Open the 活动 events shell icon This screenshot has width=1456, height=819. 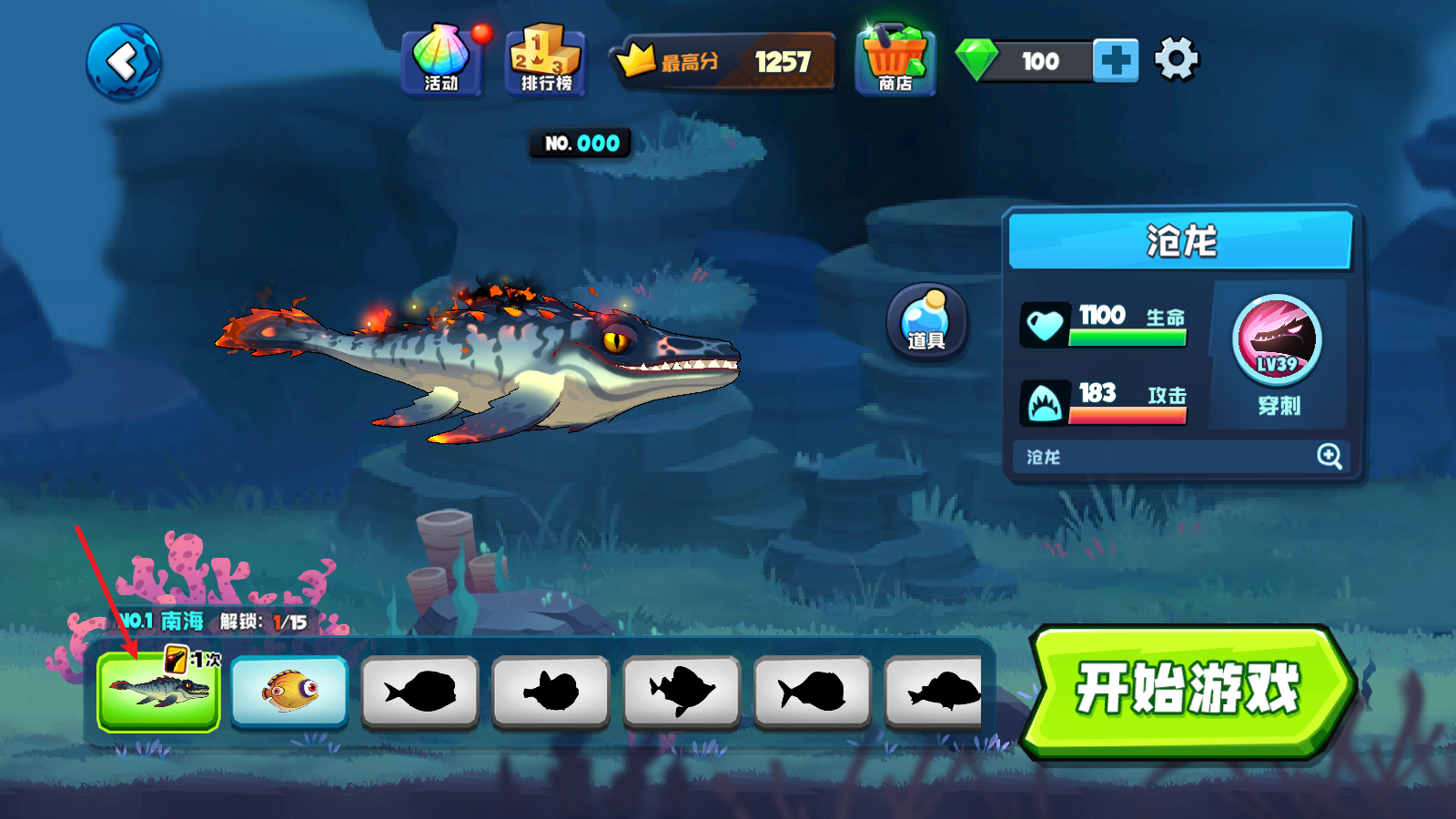coord(441,60)
